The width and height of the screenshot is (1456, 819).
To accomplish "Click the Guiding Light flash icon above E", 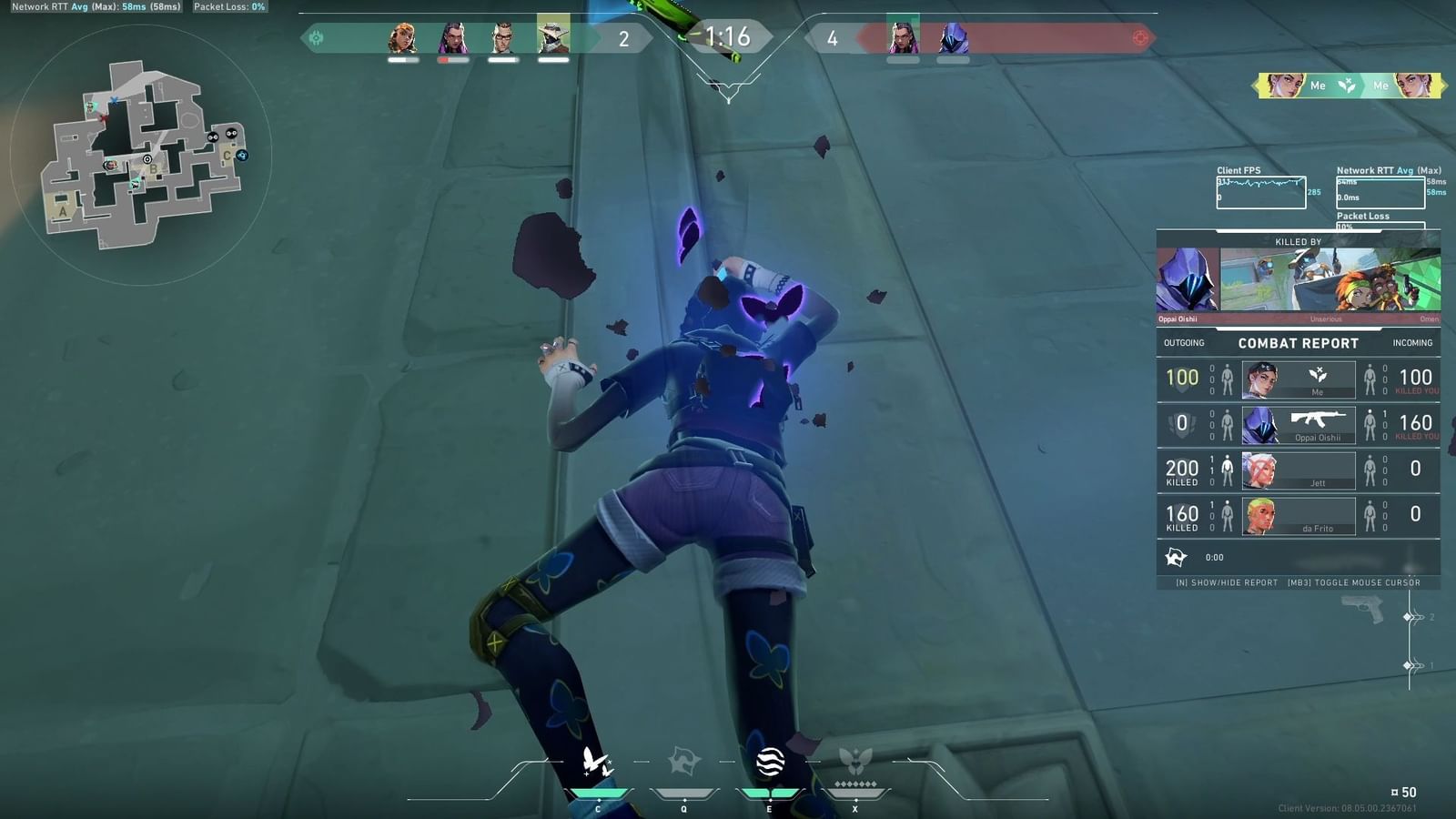I will [x=771, y=764].
